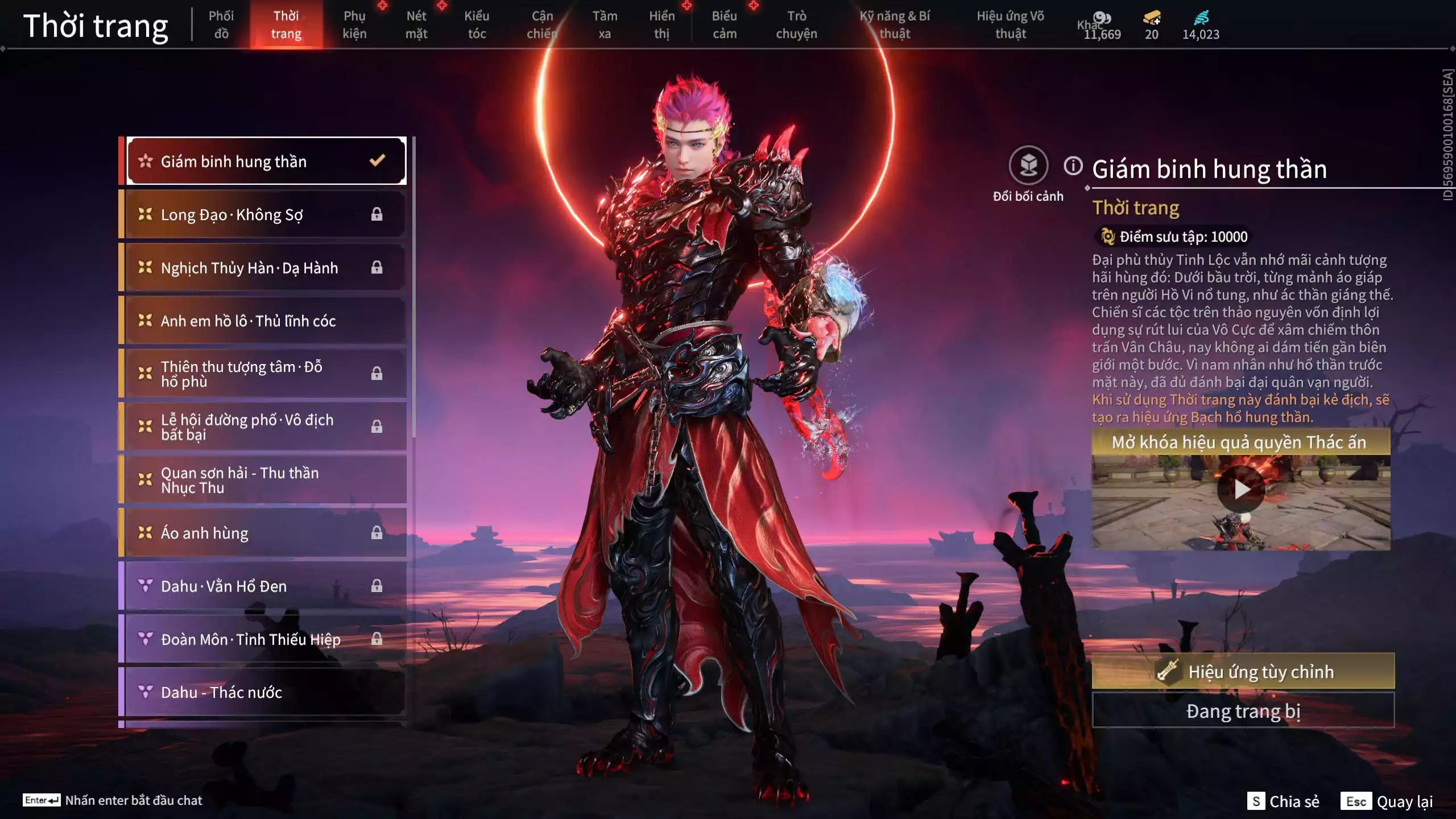Viewport: 1456px width, 819px height.
Task: Play the outfit effect preview video
Action: click(1240, 489)
